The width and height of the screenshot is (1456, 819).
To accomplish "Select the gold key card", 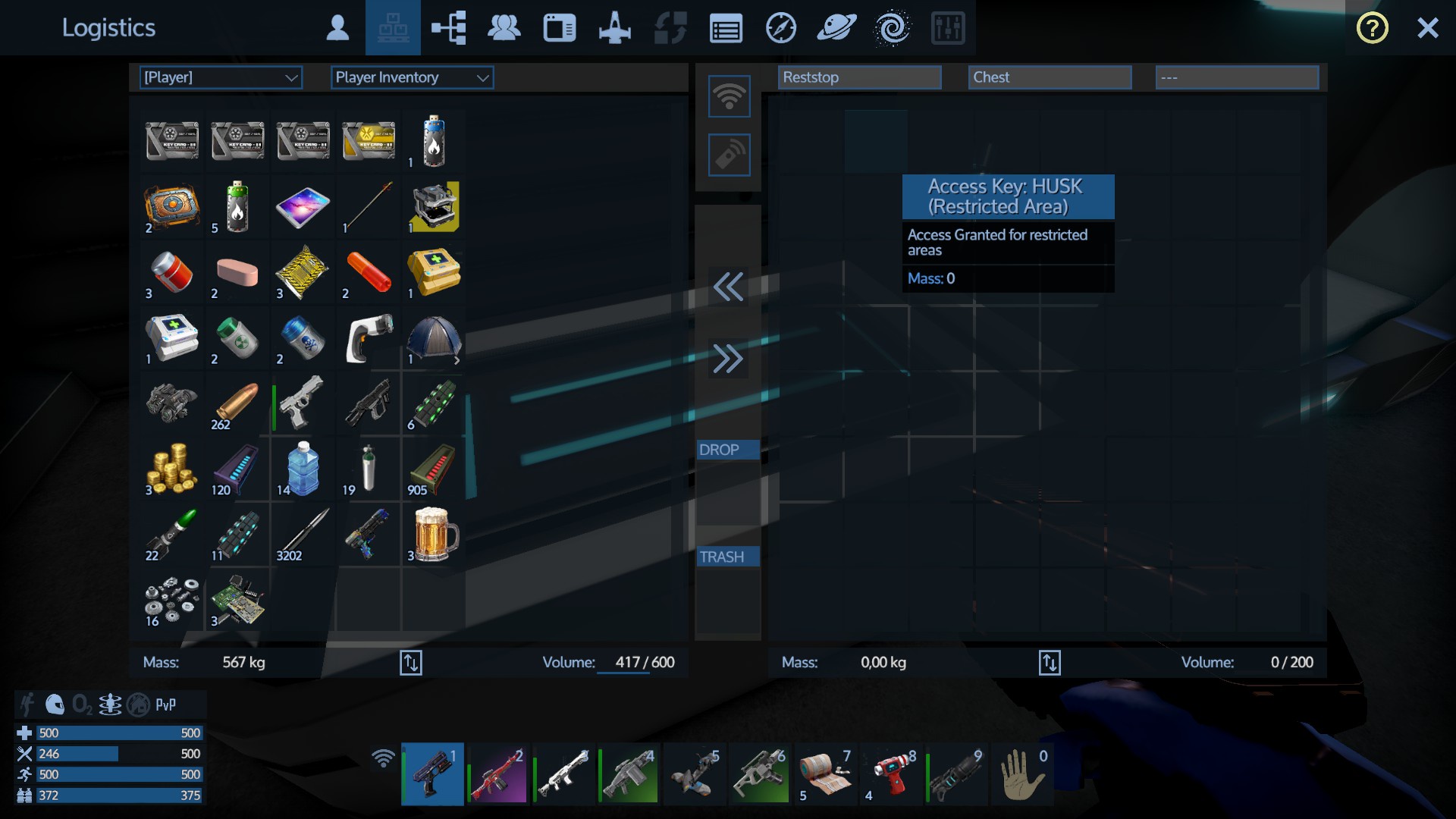I will [369, 141].
